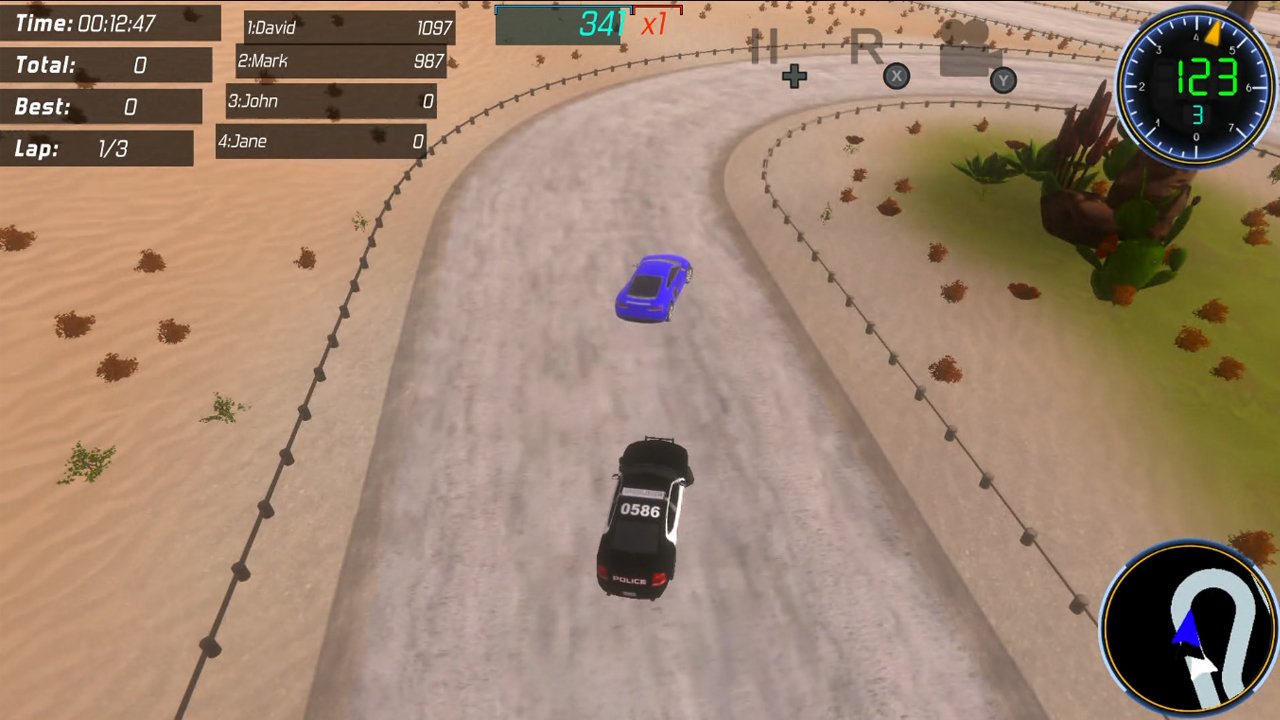Image resolution: width=1280 pixels, height=720 pixels.
Task: Expand the Best time panel
Action: [x=100, y=107]
